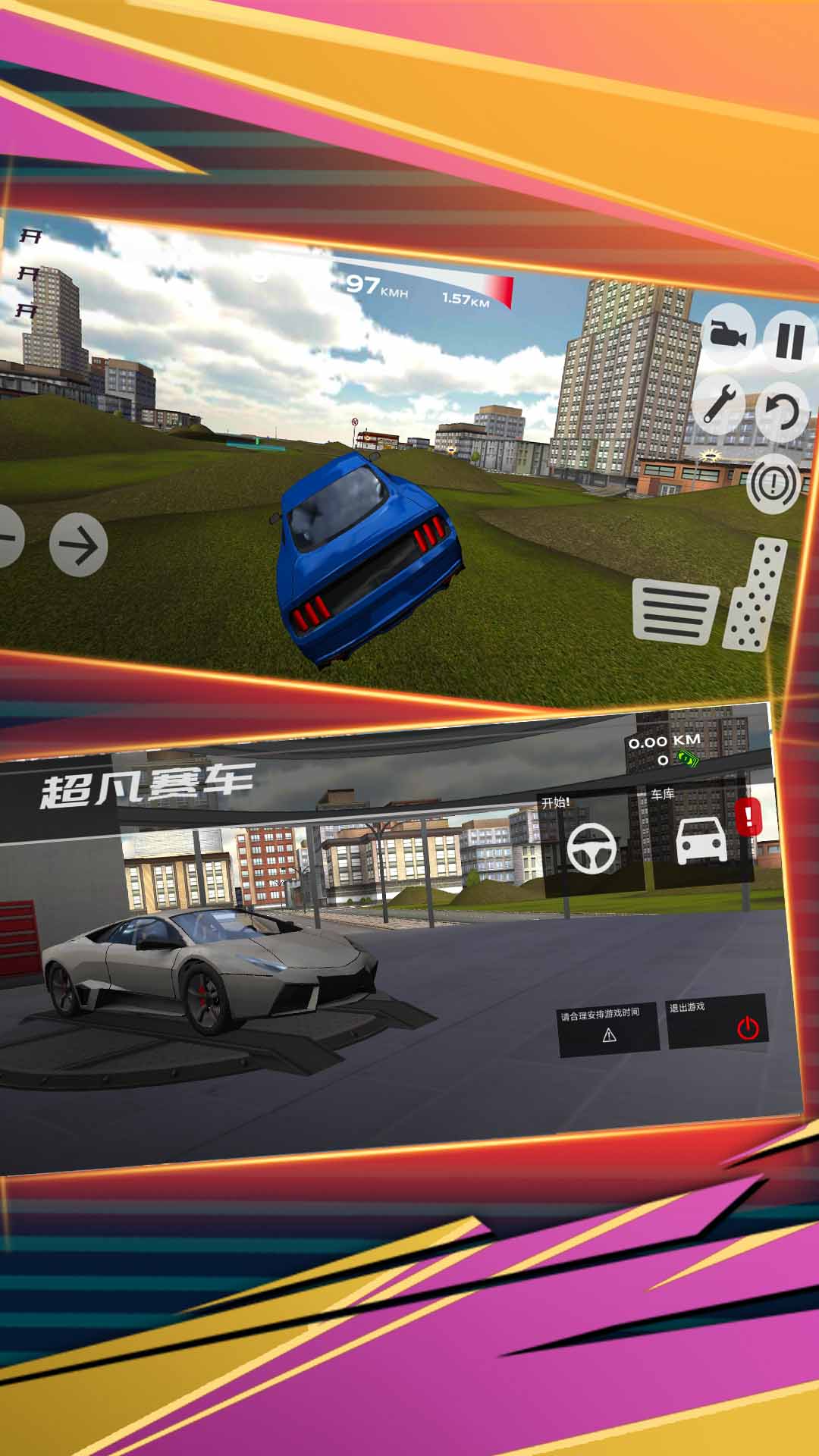819x1456 pixels.
Task: Steer right with the arrow button
Action: 78,544
